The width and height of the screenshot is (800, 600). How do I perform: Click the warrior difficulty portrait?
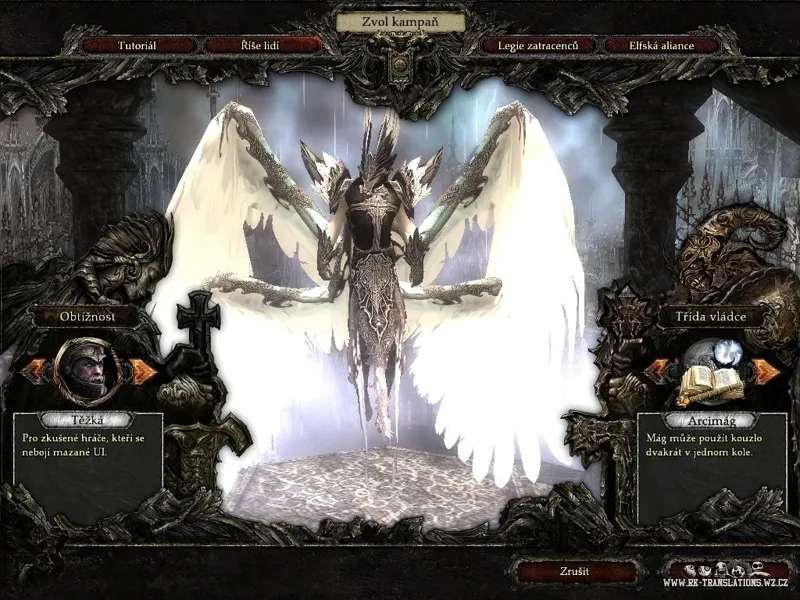click(88, 367)
